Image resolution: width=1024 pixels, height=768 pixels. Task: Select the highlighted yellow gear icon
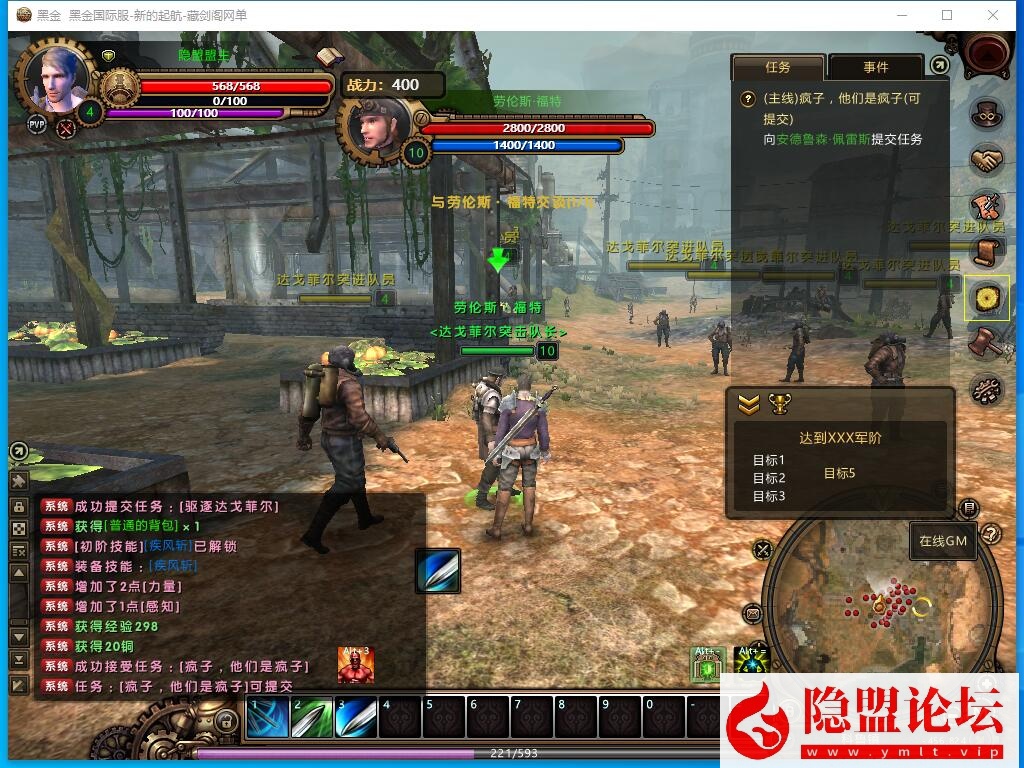(987, 298)
